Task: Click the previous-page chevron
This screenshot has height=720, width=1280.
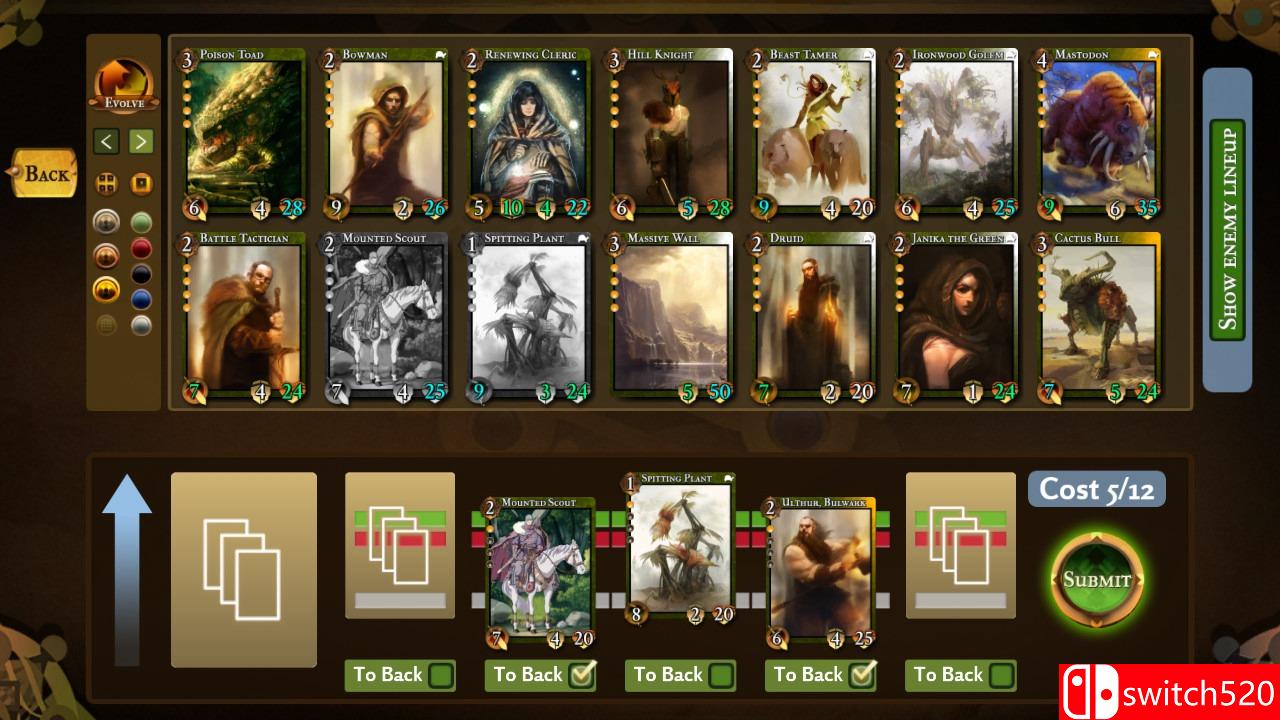Action: tap(106, 141)
